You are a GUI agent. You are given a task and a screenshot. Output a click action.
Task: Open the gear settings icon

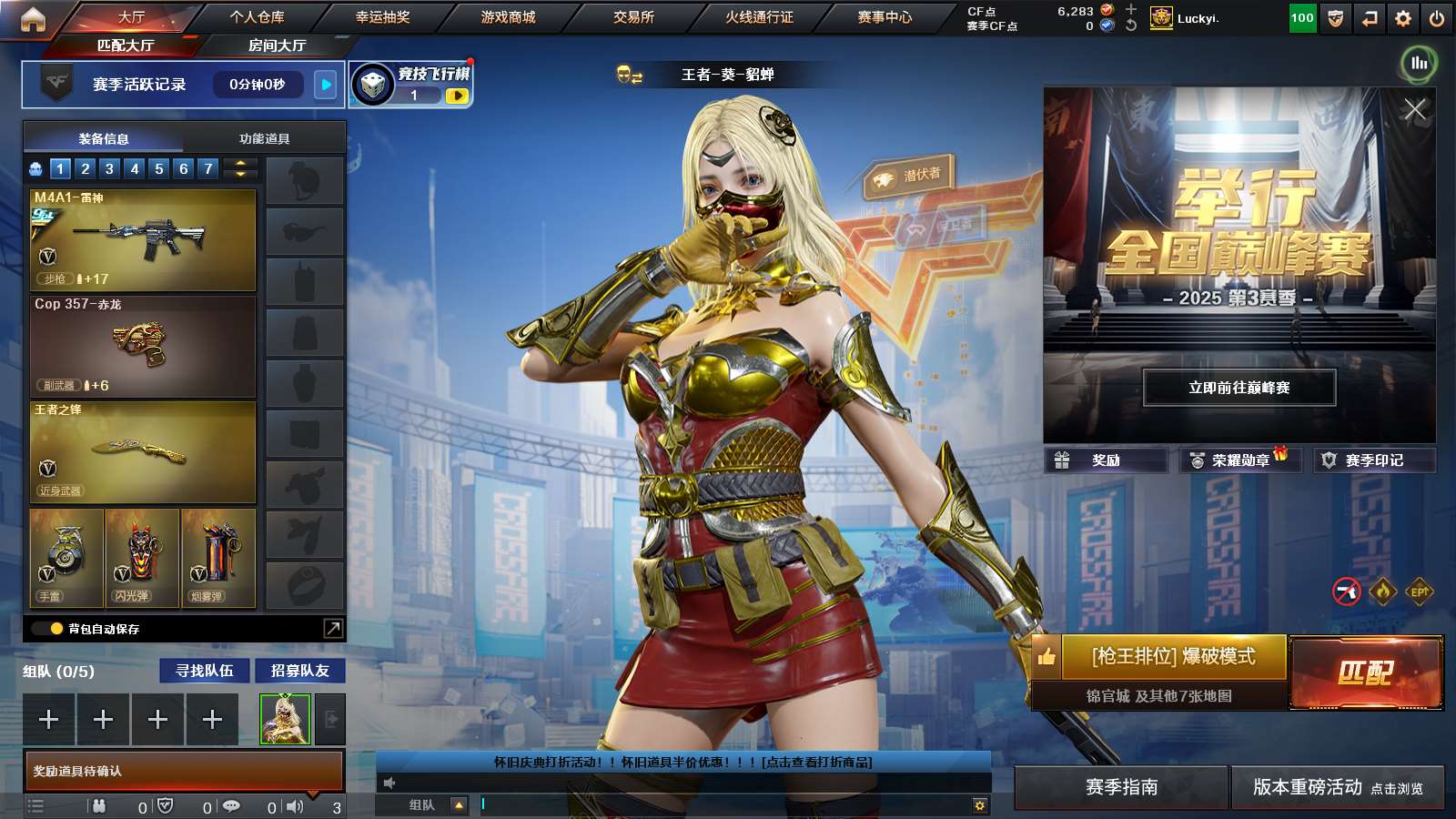(x=1403, y=18)
